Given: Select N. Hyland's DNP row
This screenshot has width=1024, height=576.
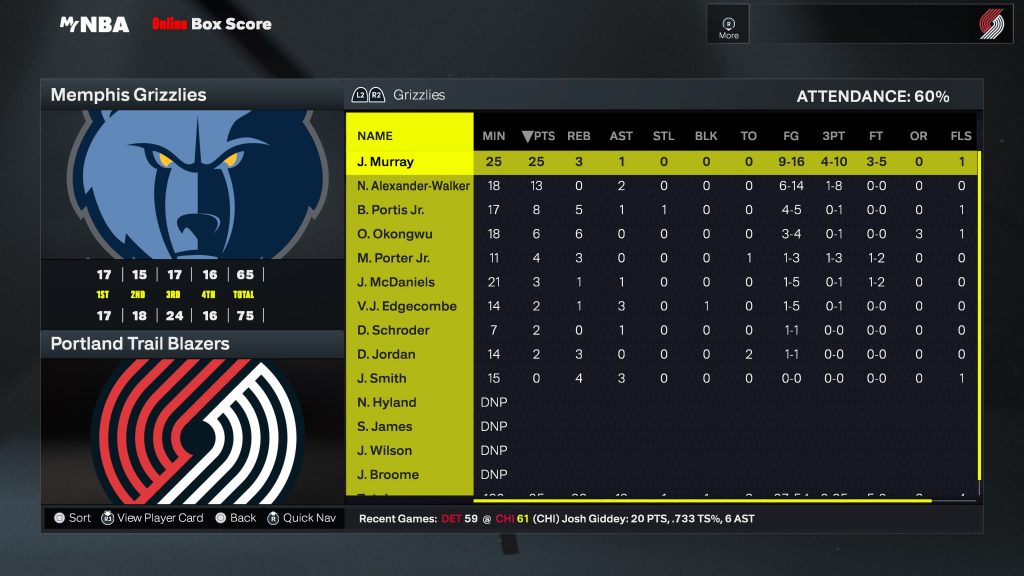Looking at the screenshot, I should [387, 402].
